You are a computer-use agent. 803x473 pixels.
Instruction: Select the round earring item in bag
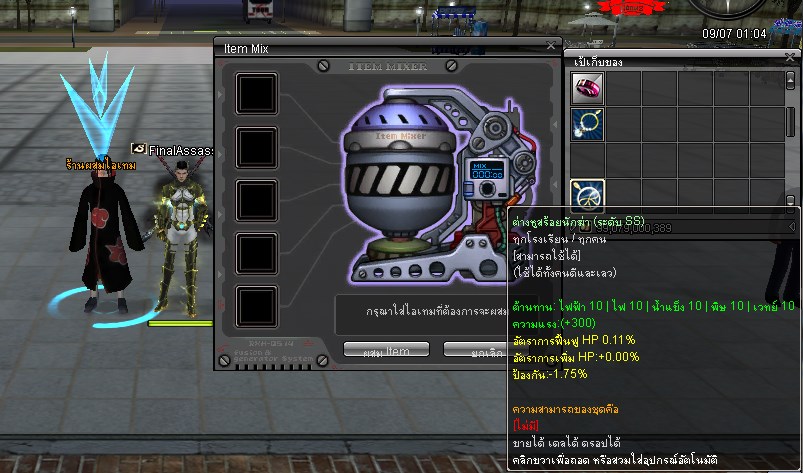(586, 194)
